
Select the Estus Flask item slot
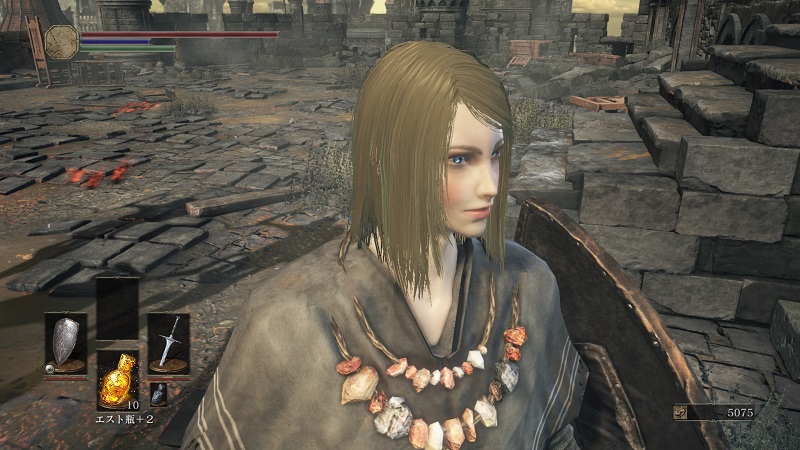tap(117, 378)
